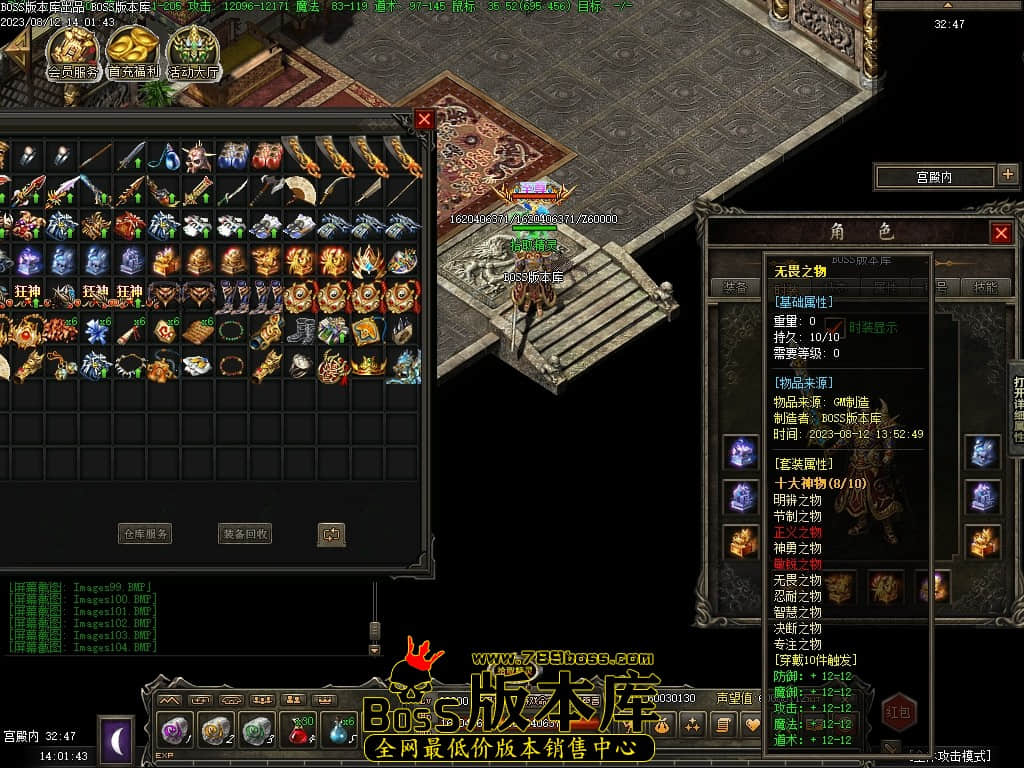Viewport: 1024px width, 768px height.
Task: Expand the 宫殿内 minimap with plus button
Action: pyautogui.click(x=1007, y=176)
